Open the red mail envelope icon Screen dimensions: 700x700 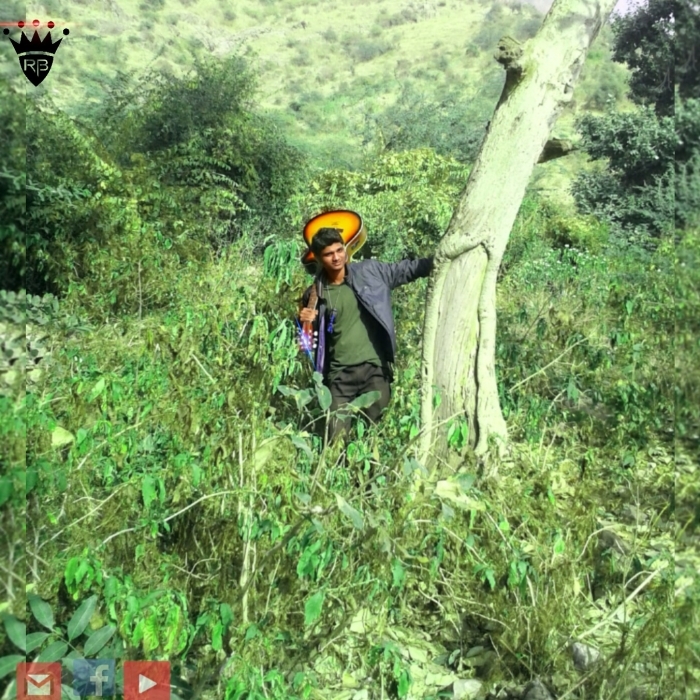click(38, 681)
